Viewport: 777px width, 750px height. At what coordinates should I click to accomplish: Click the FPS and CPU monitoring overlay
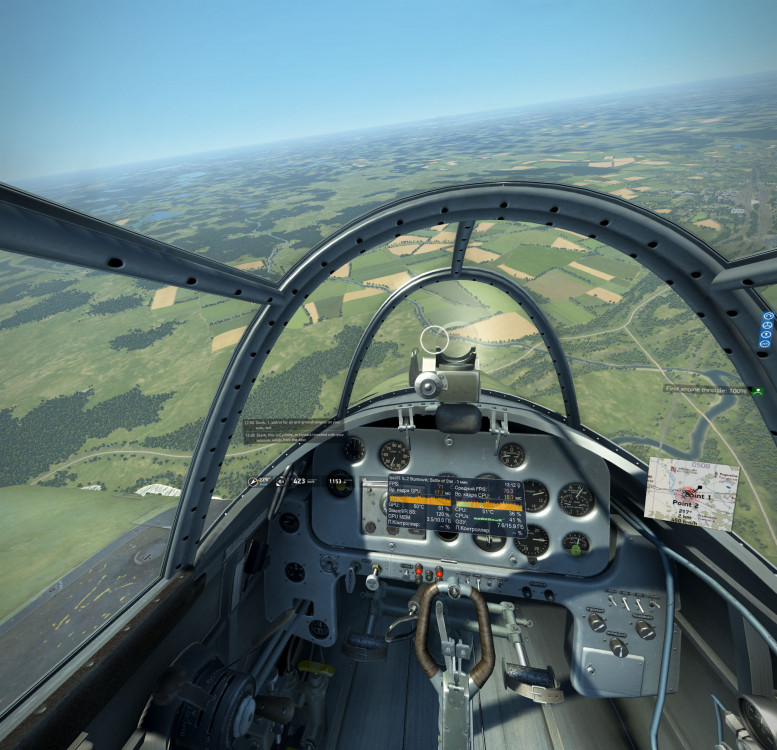click(x=457, y=506)
